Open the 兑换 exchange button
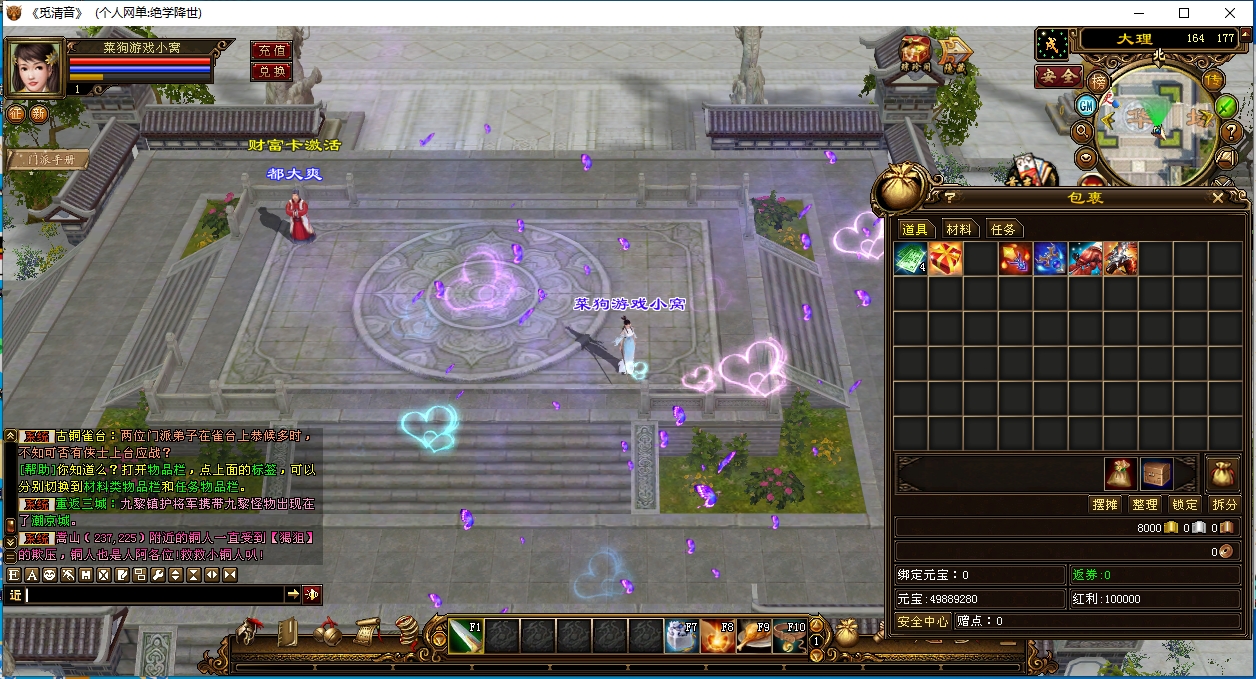The image size is (1256, 679). click(271, 71)
